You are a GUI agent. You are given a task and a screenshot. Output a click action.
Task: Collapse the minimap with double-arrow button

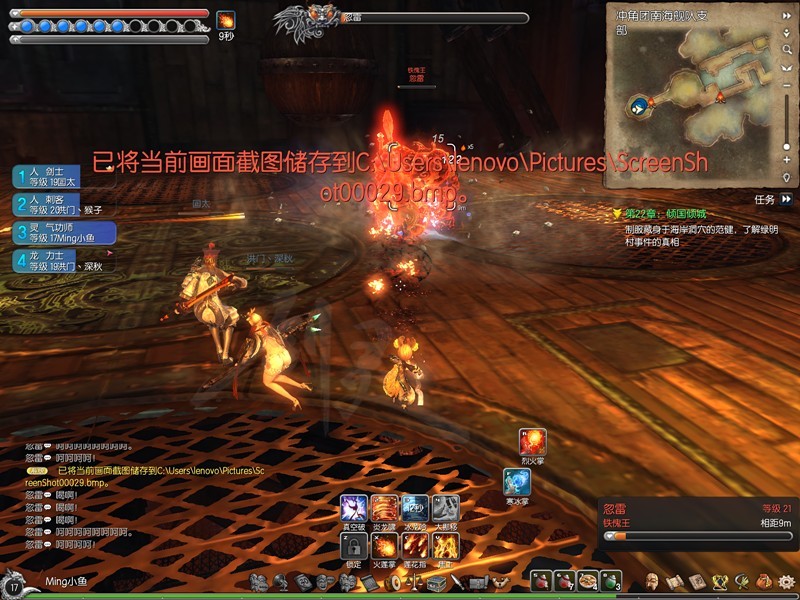(x=787, y=14)
